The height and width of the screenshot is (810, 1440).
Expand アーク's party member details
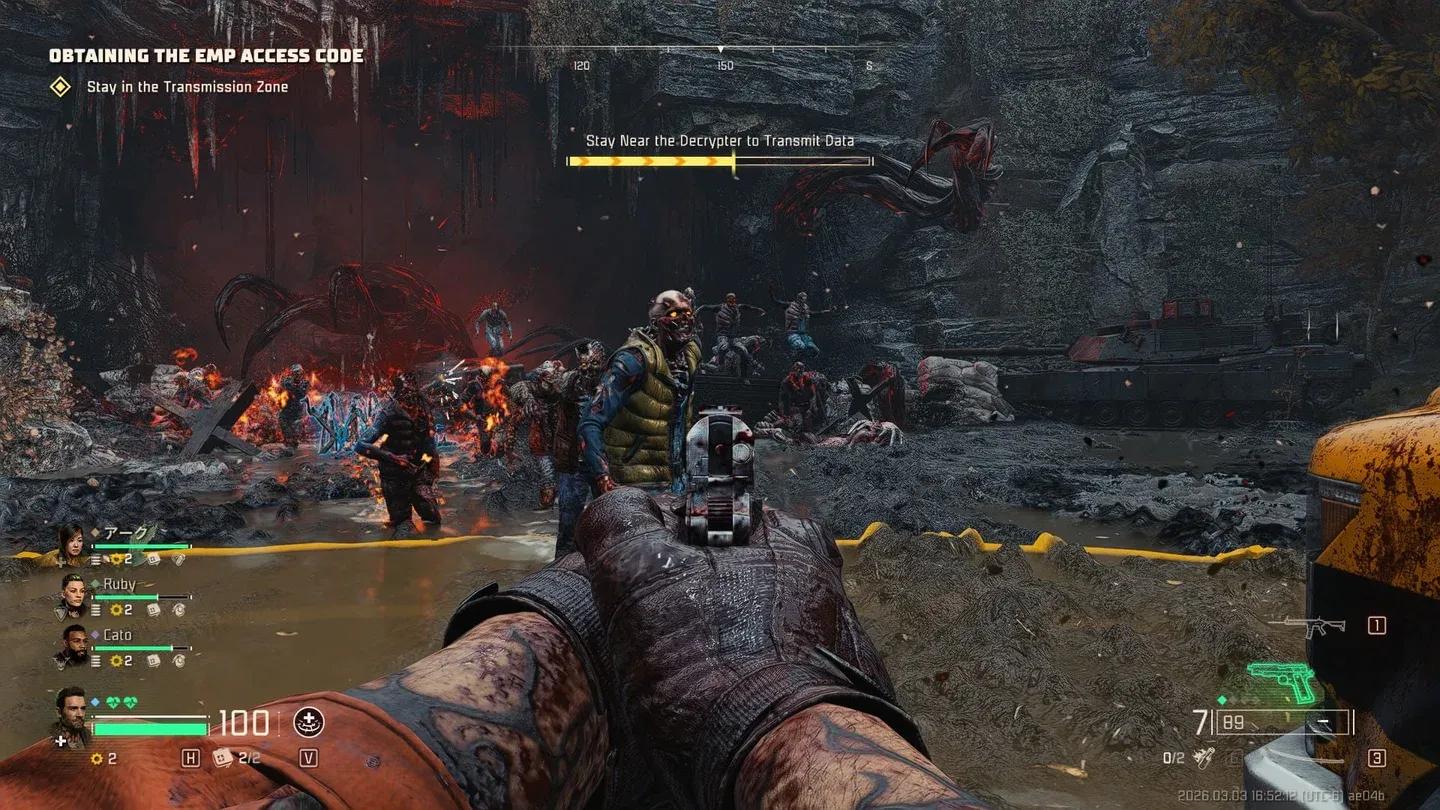[x=72, y=542]
